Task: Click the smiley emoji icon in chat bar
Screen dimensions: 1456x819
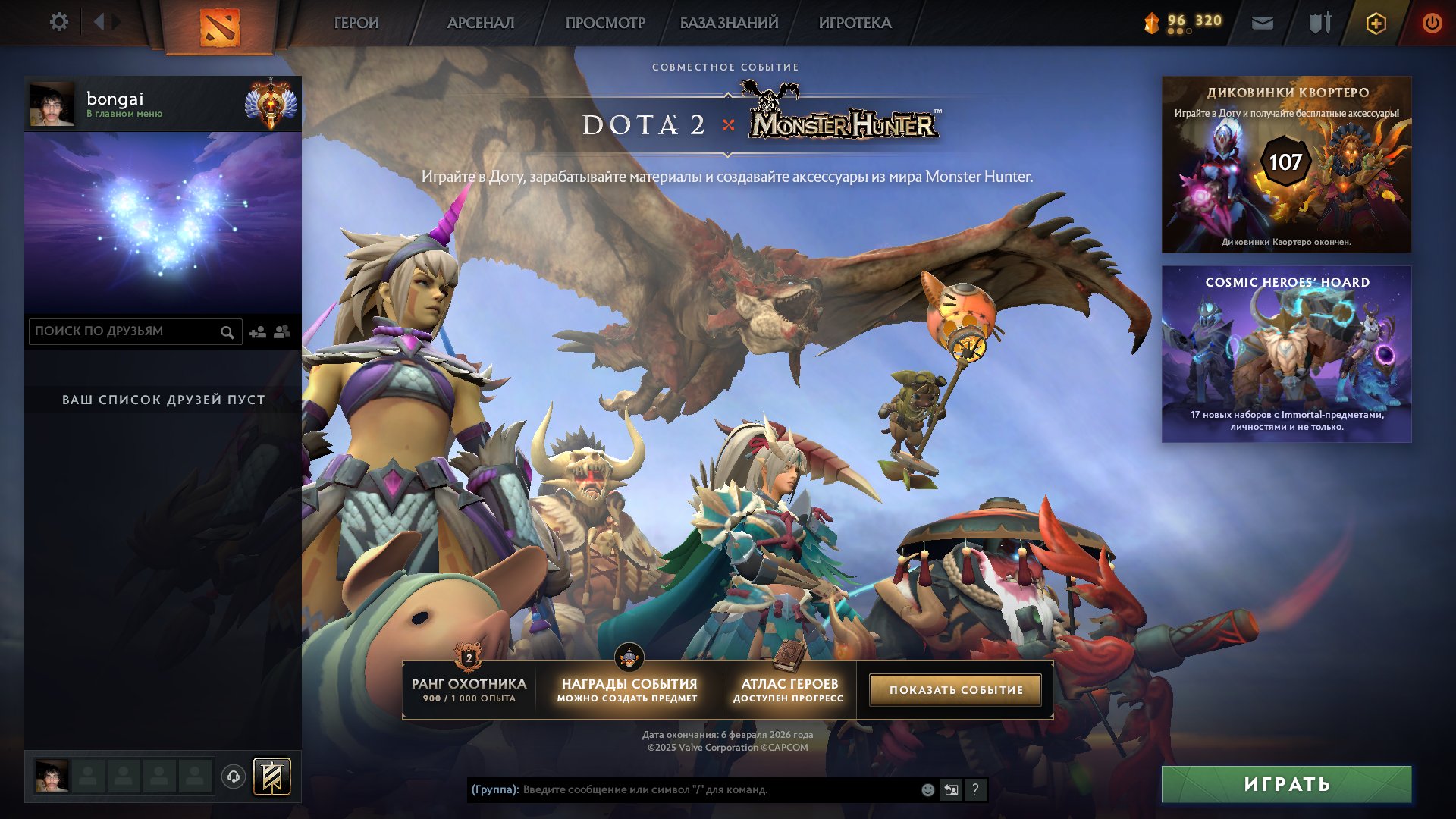Action: [x=927, y=790]
